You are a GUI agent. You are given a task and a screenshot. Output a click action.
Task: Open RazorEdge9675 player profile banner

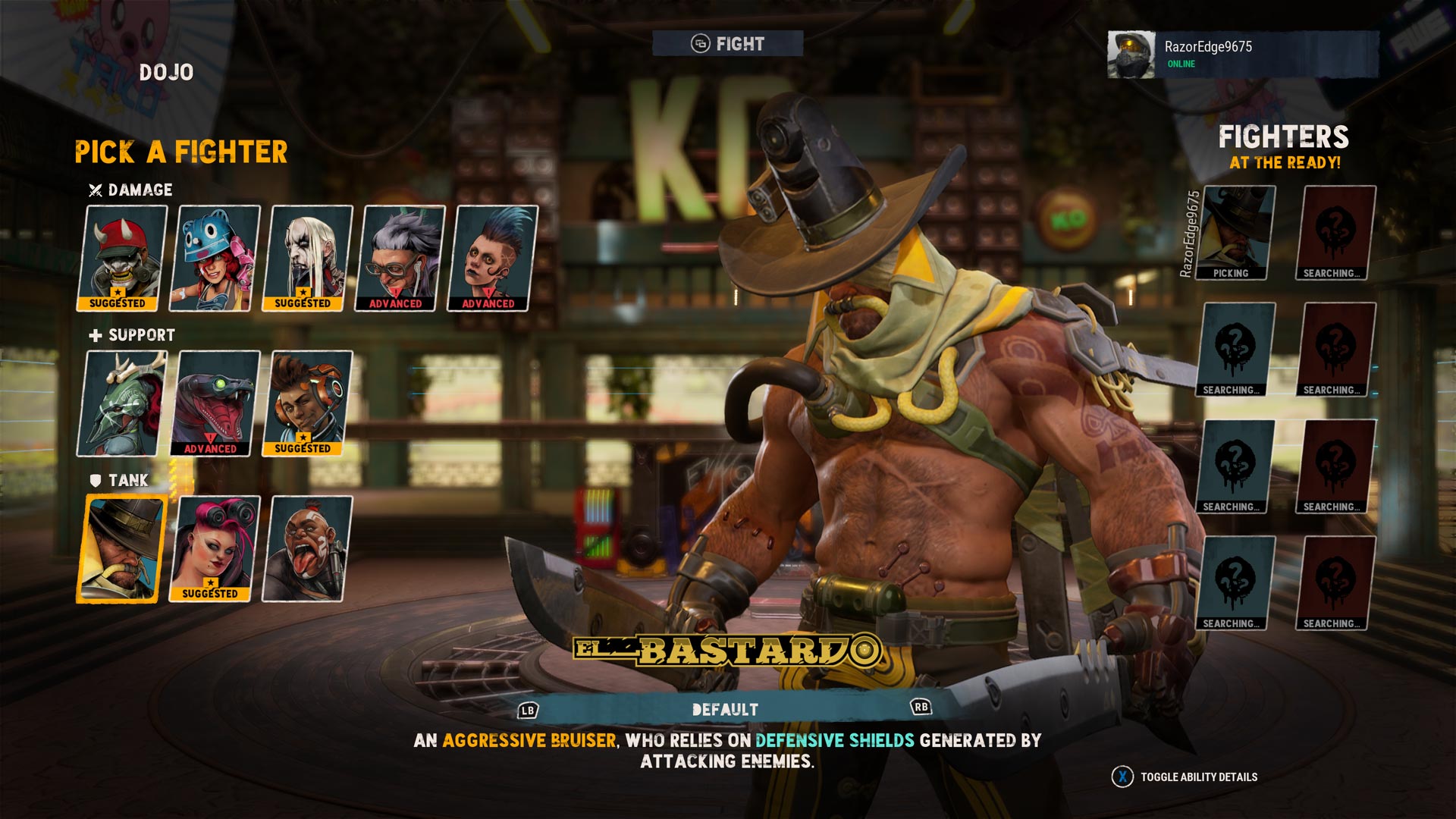tap(1242, 54)
